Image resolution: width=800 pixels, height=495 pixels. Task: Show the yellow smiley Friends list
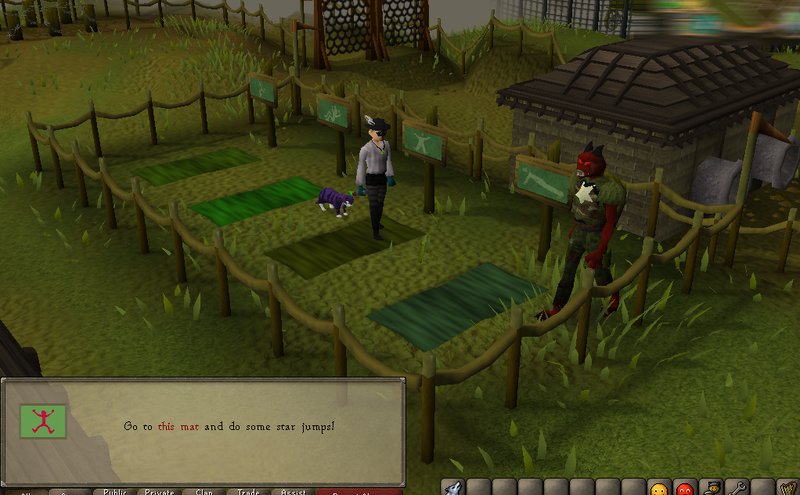[x=659, y=489]
